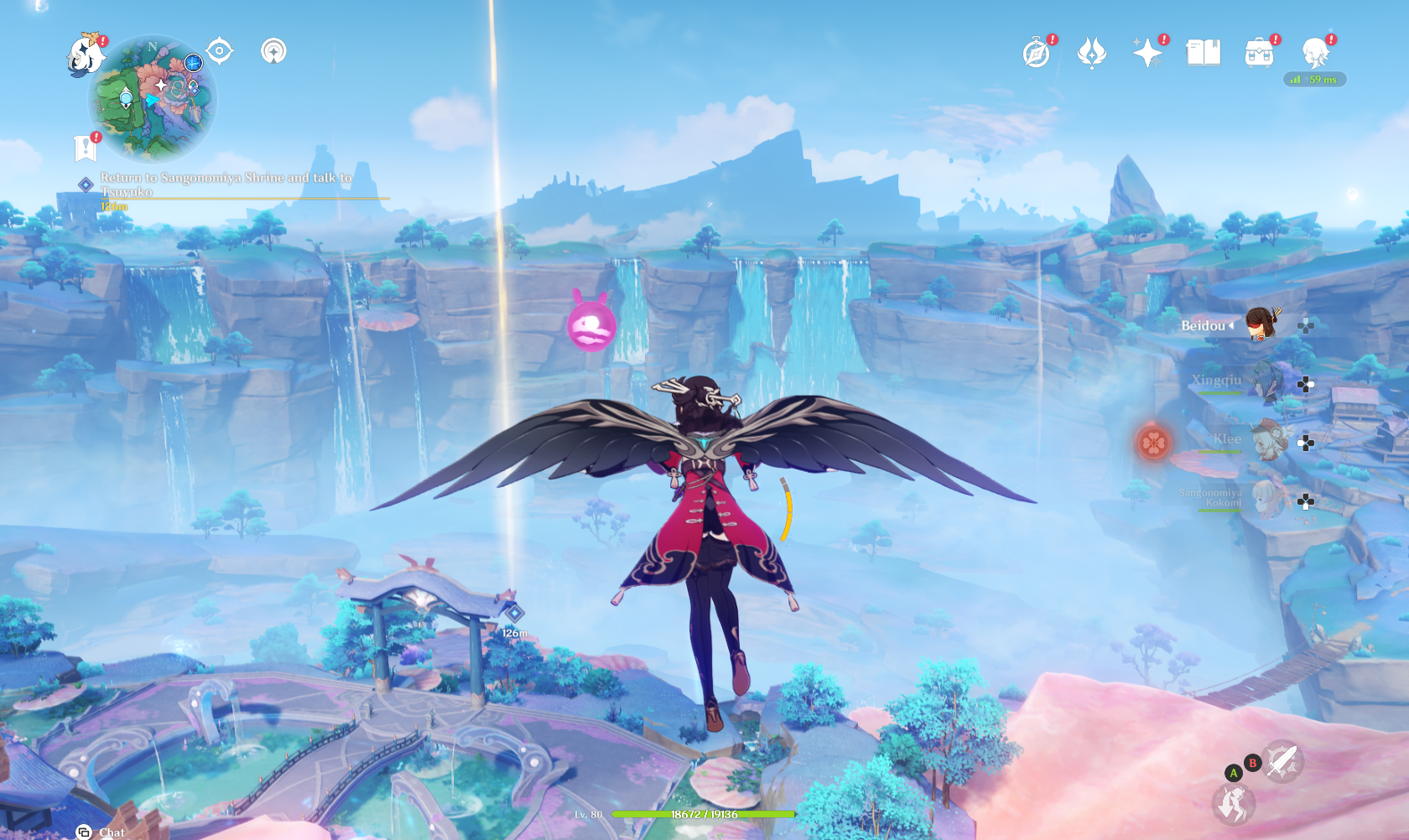Open the character silhouette menu icon
This screenshot has height=840, width=1409.
[1315, 53]
